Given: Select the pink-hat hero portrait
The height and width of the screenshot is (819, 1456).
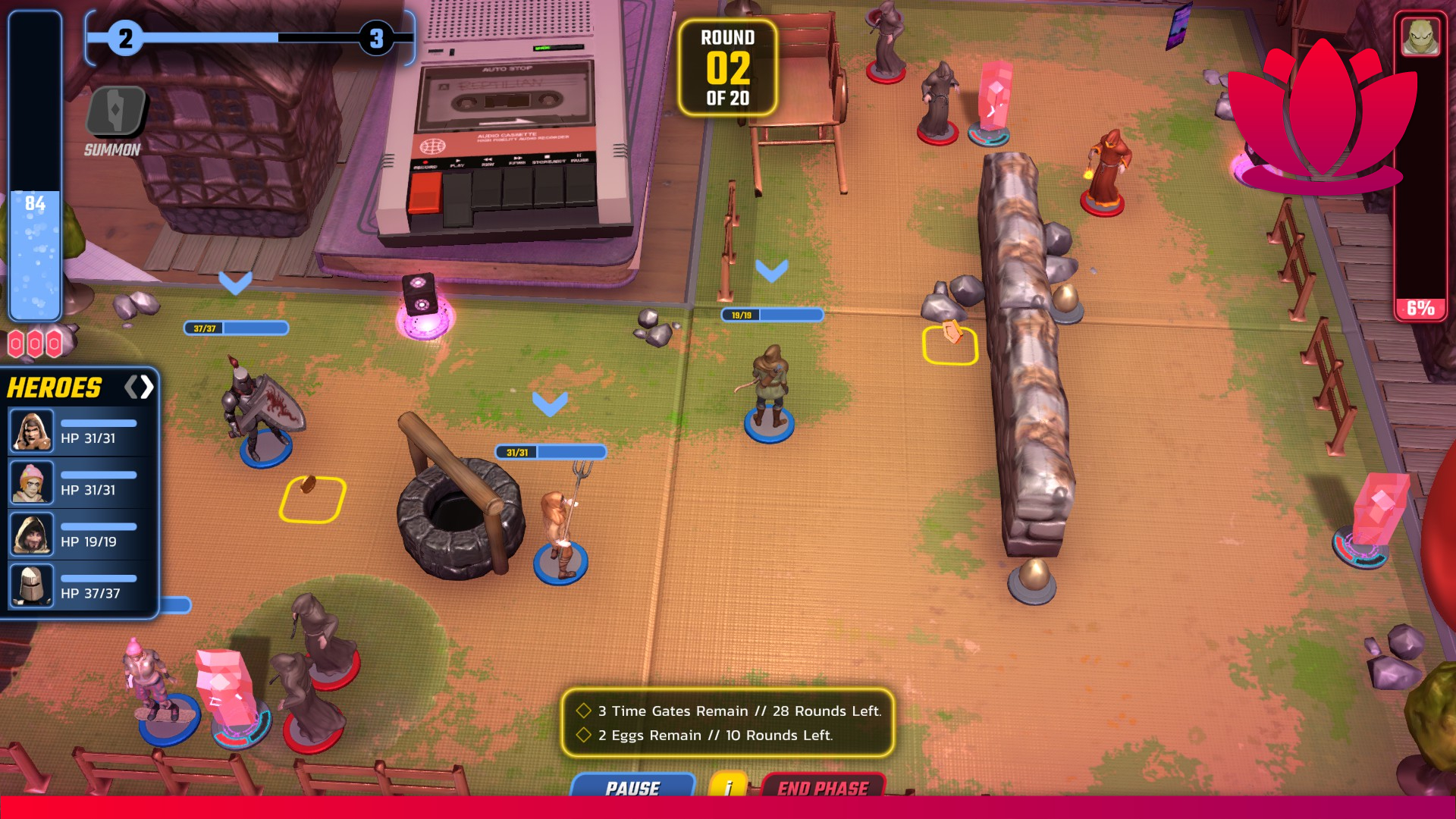Looking at the screenshot, I should [x=32, y=482].
